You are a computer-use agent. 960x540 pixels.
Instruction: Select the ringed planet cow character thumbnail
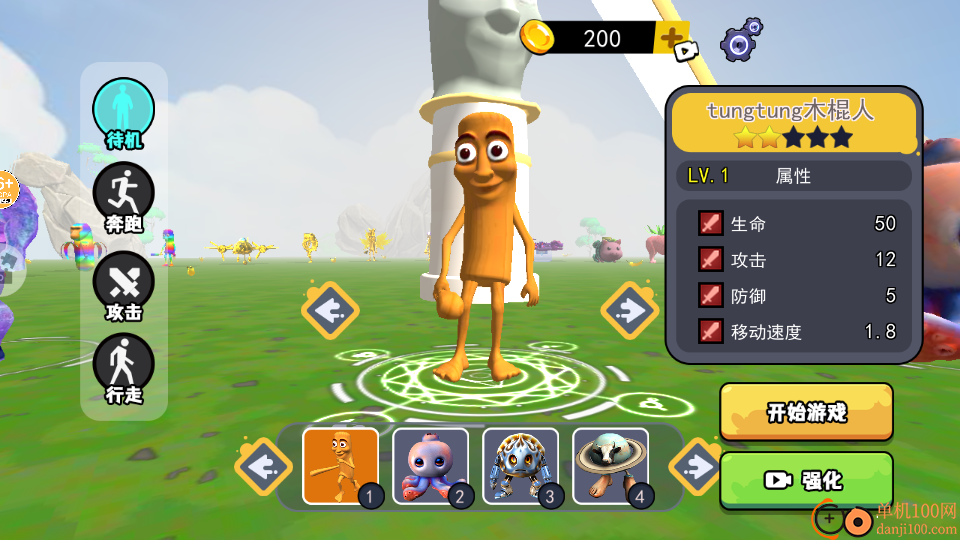click(611, 466)
